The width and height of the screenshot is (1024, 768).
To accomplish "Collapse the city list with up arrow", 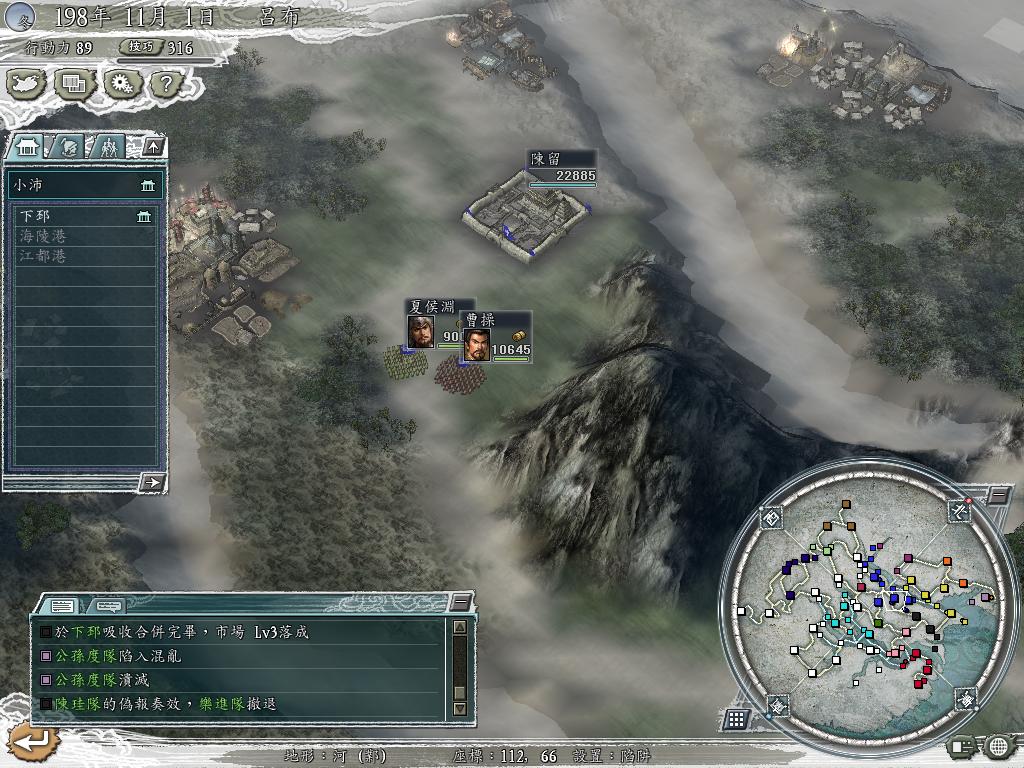I will [x=153, y=147].
